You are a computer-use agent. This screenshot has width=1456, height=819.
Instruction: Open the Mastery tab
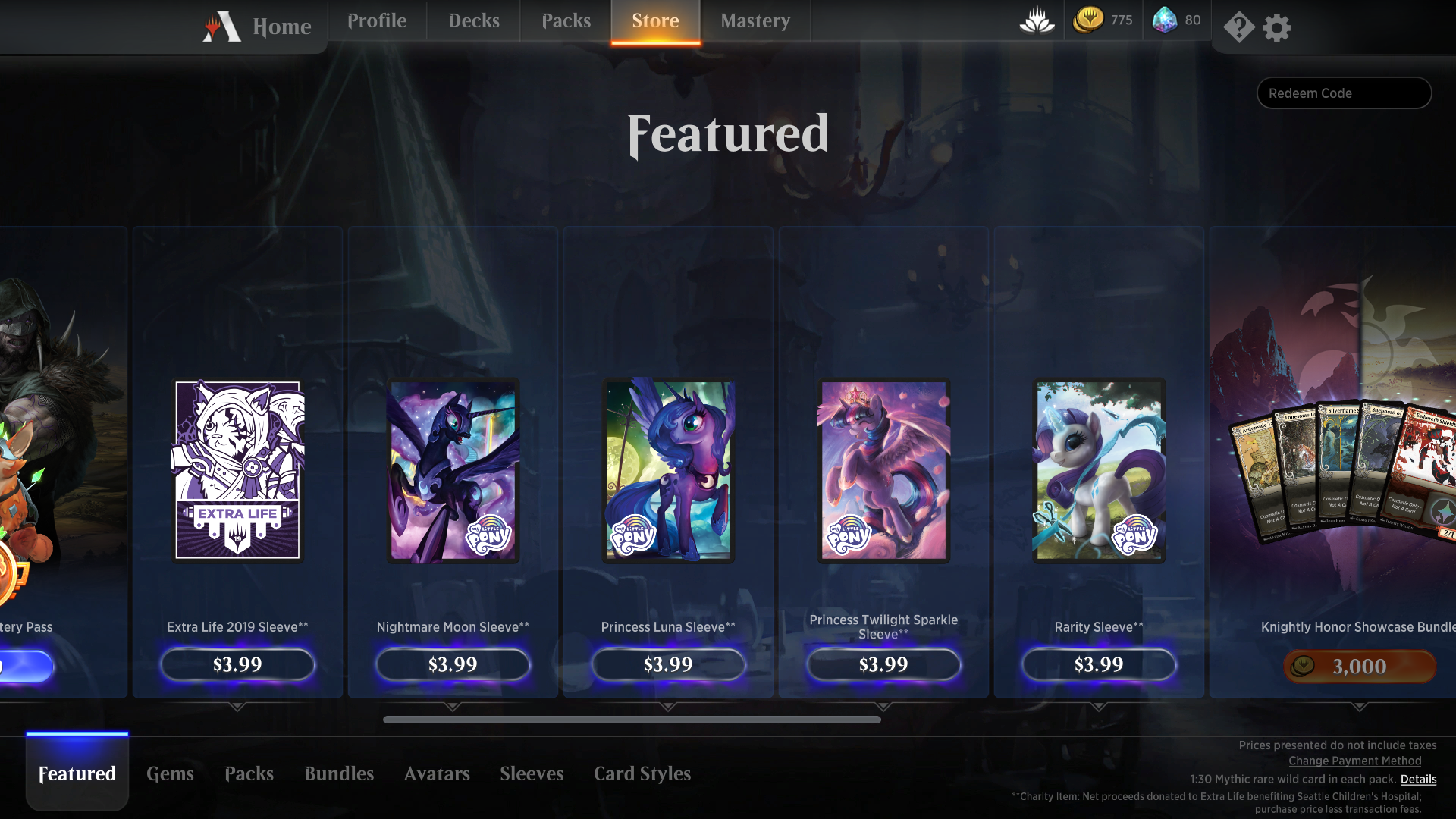click(755, 21)
